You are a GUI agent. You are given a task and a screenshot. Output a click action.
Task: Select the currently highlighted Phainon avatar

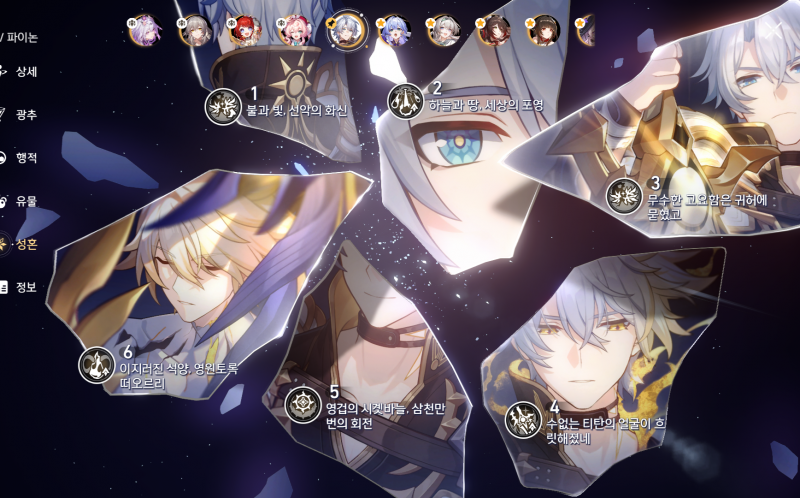tap(345, 30)
